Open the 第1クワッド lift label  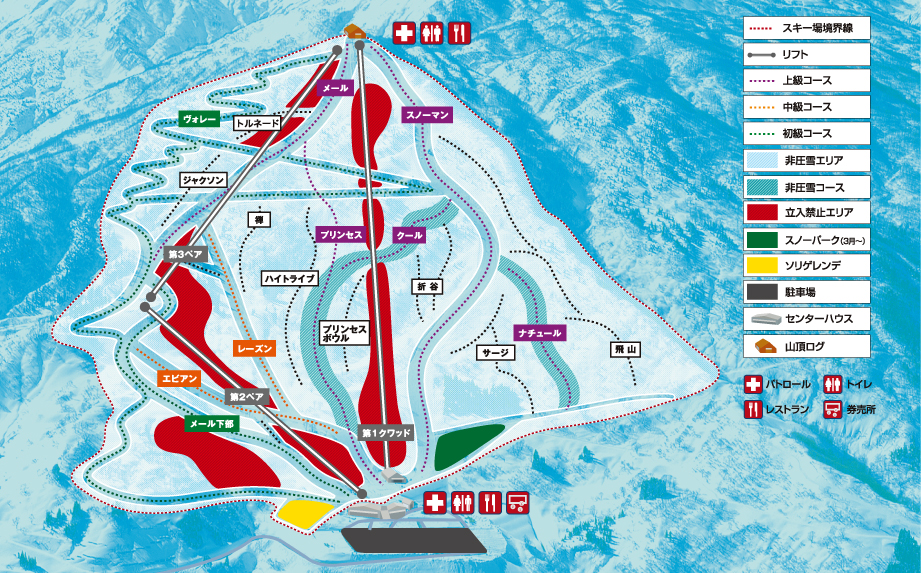click(x=386, y=433)
